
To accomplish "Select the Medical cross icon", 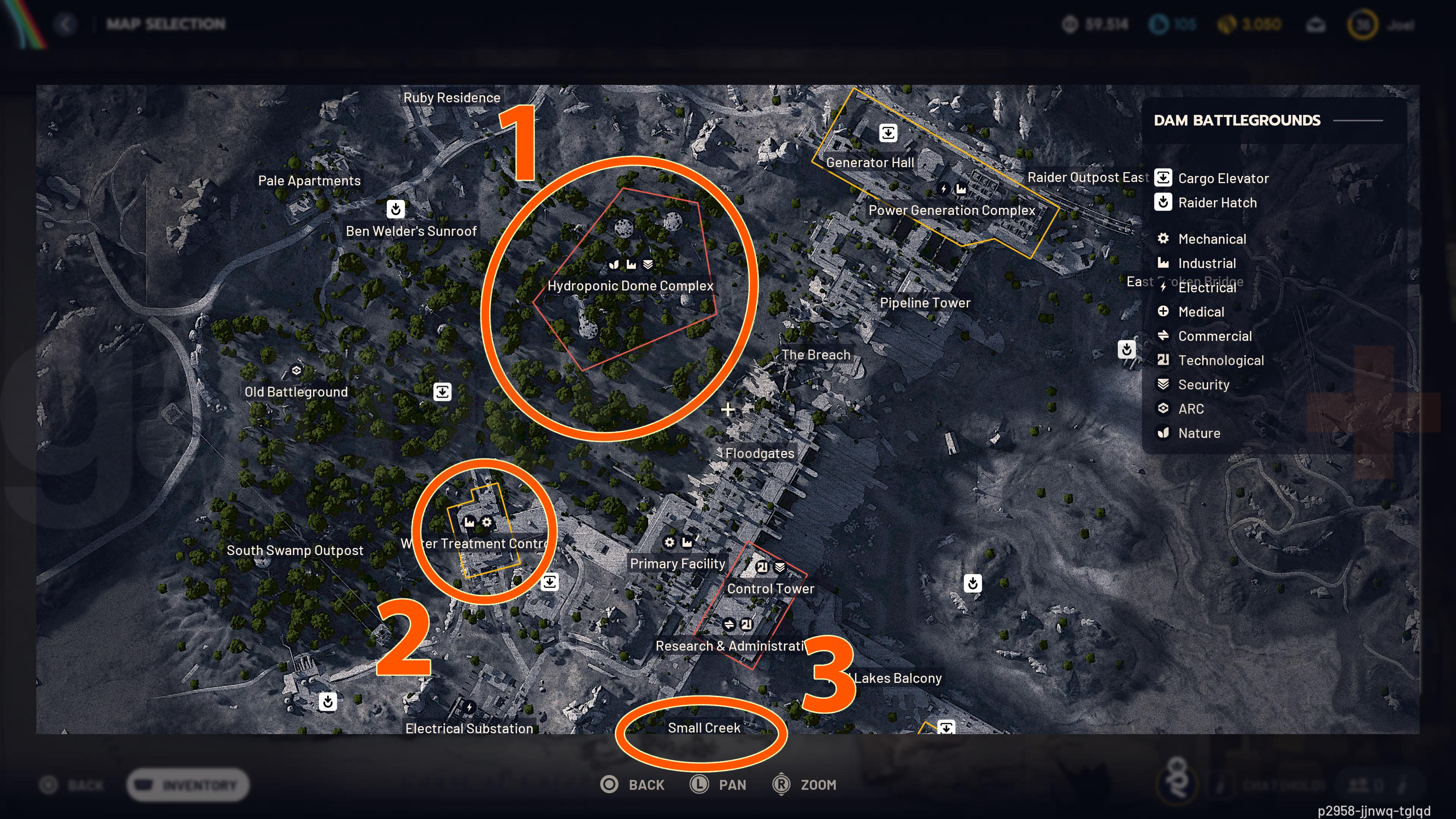I will pyautogui.click(x=1163, y=311).
